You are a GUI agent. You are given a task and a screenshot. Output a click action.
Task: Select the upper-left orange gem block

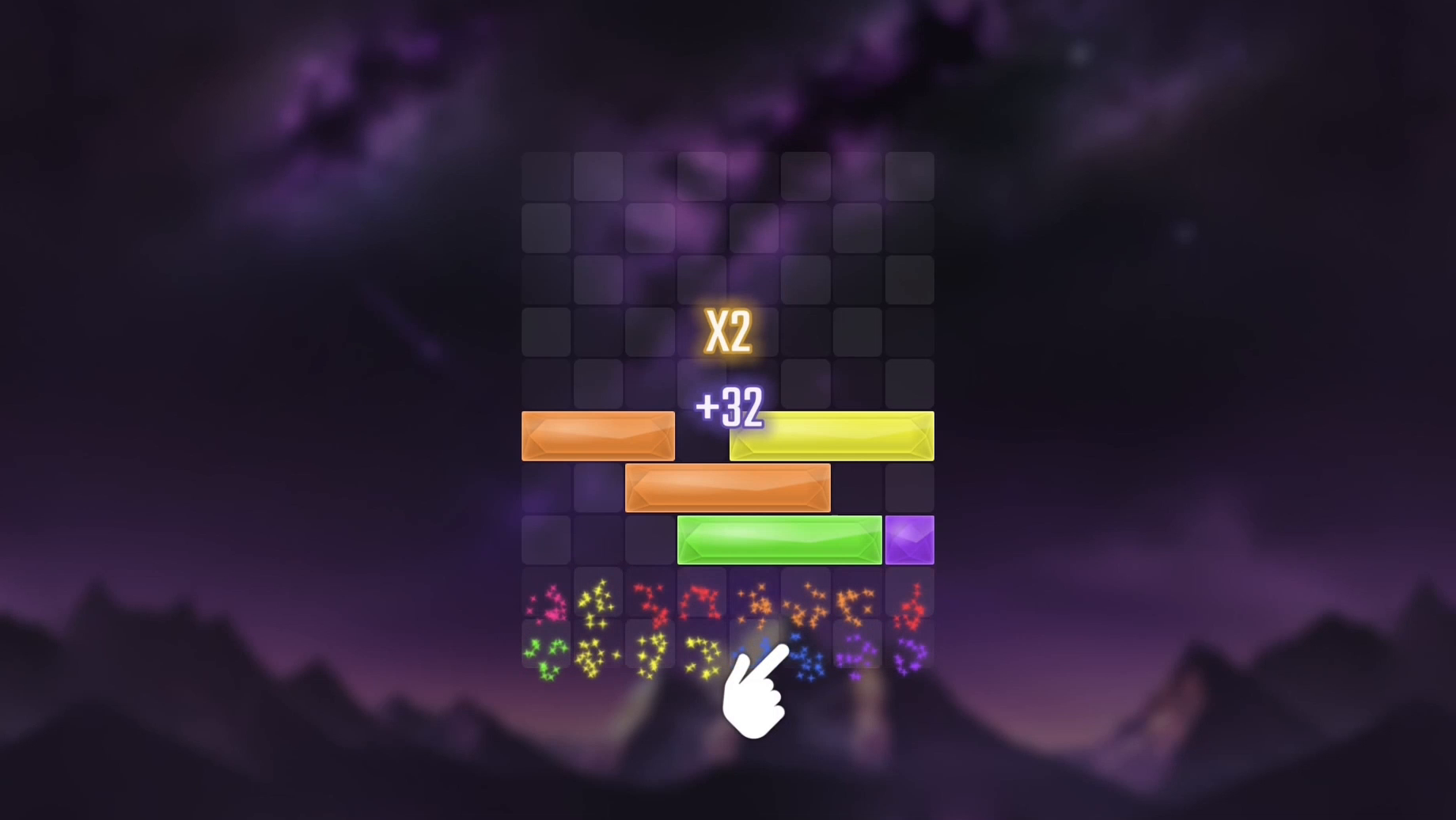pos(597,435)
